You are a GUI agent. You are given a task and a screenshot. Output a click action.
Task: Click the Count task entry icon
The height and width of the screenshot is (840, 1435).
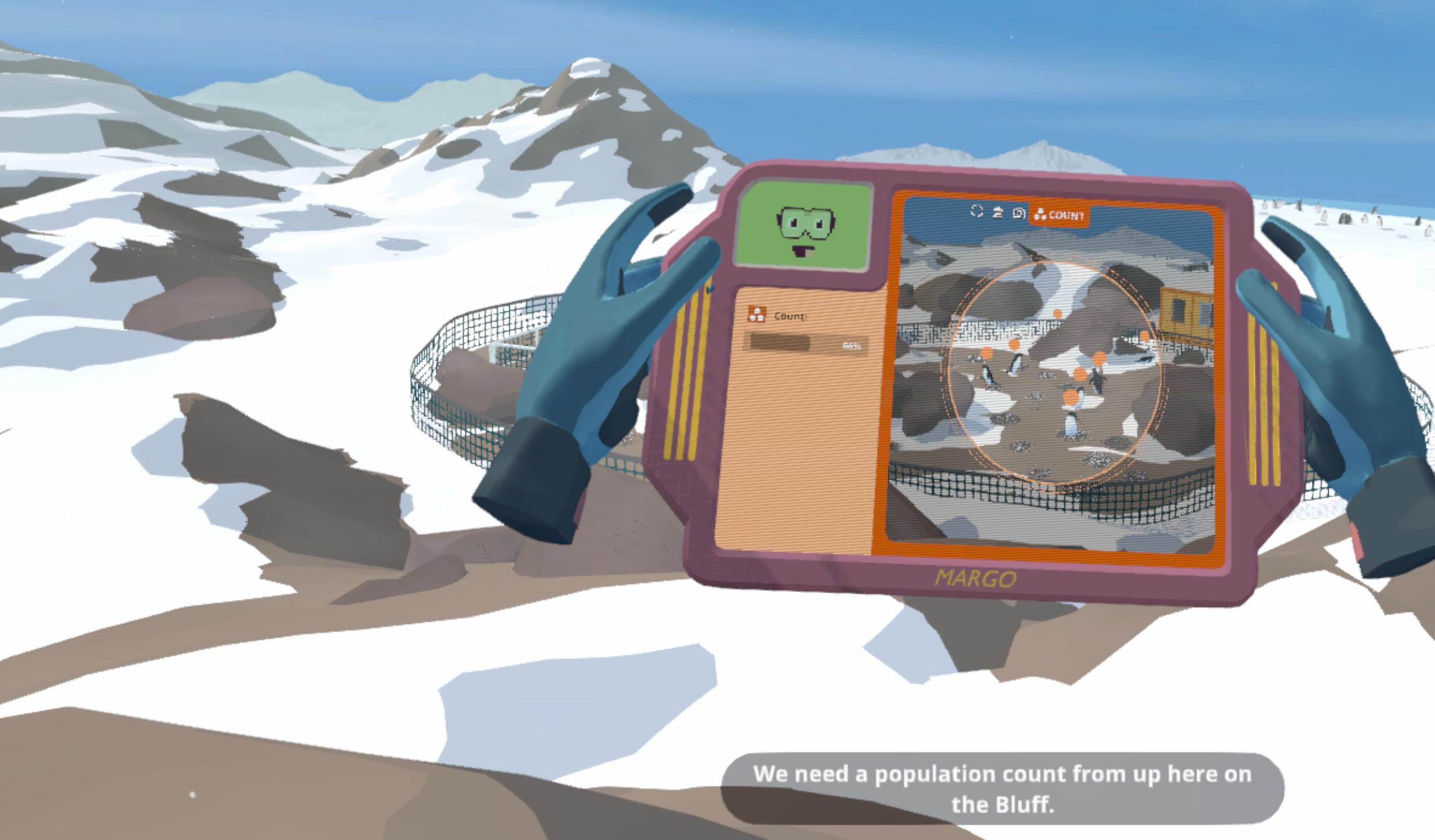pyautogui.click(x=757, y=315)
